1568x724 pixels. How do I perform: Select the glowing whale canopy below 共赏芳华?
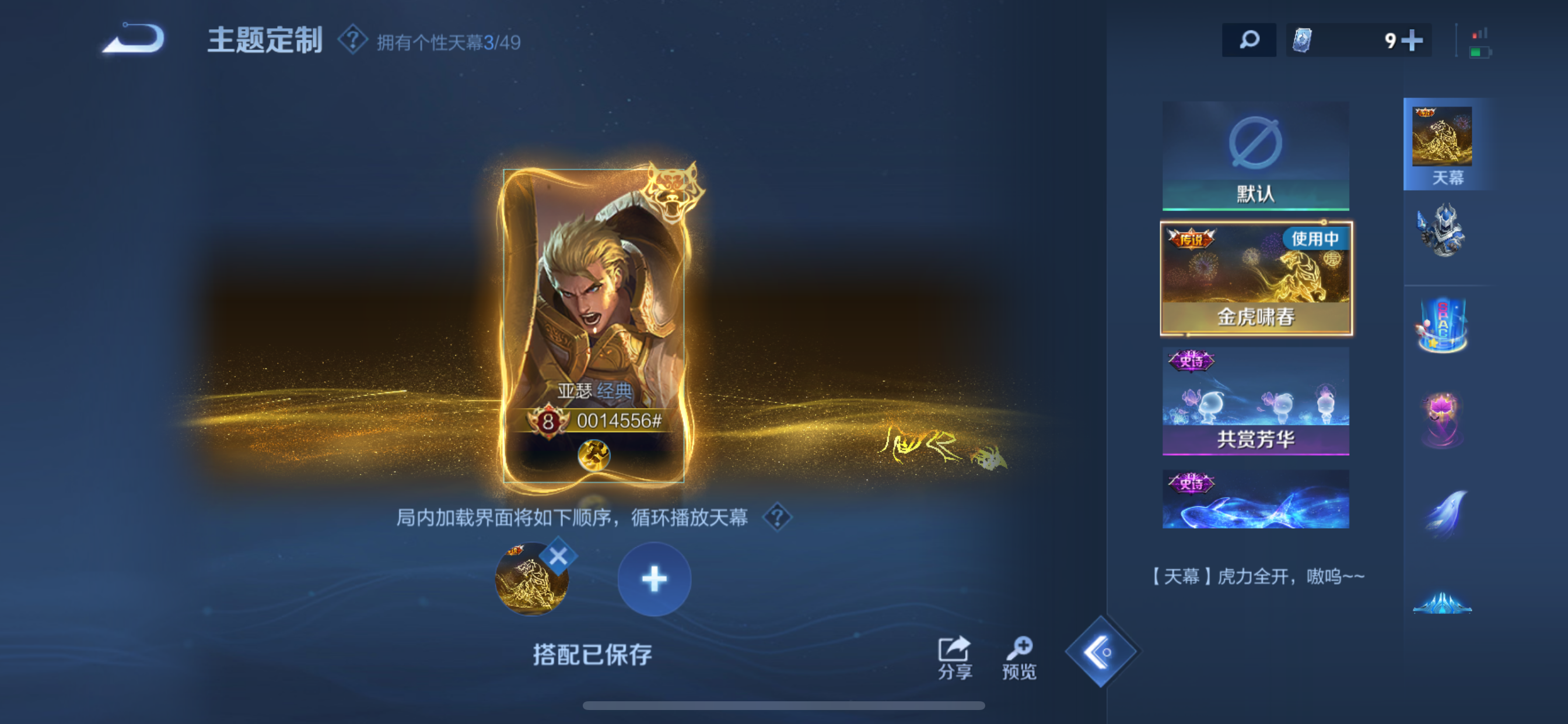point(1256,499)
